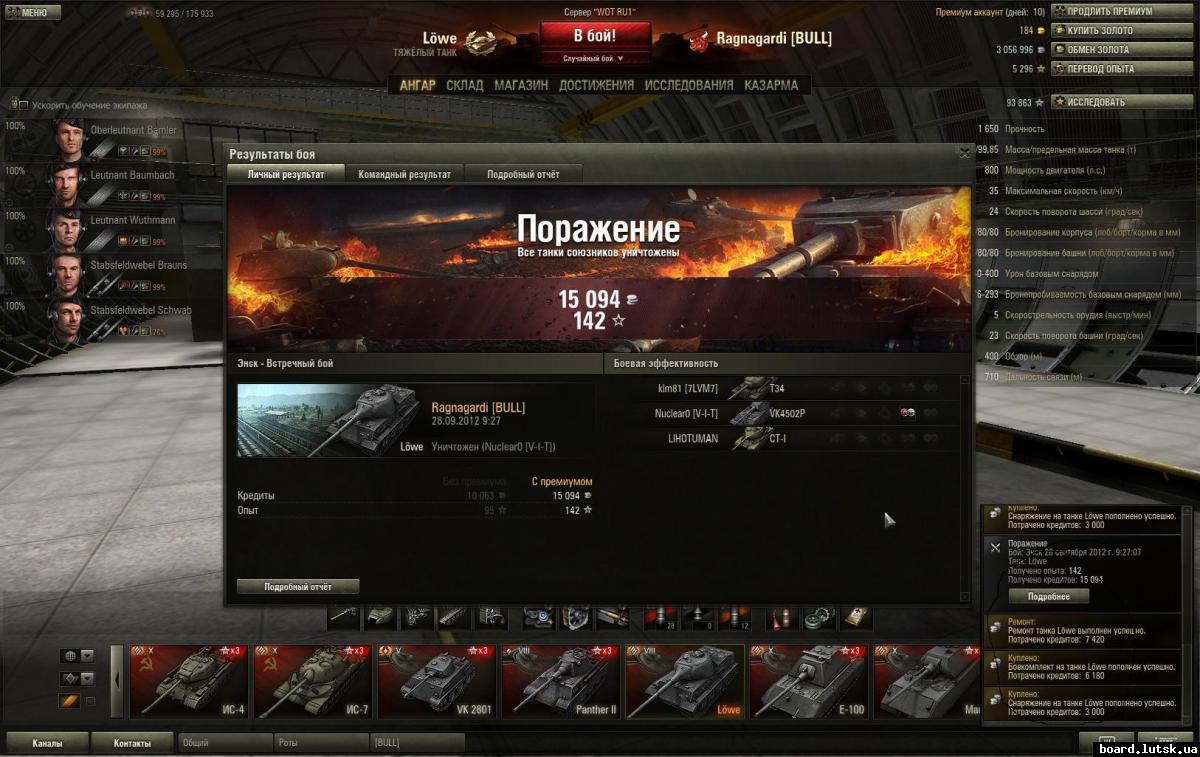Show the Подробный отчёт tab
The height and width of the screenshot is (757, 1200).
[523, 174]
